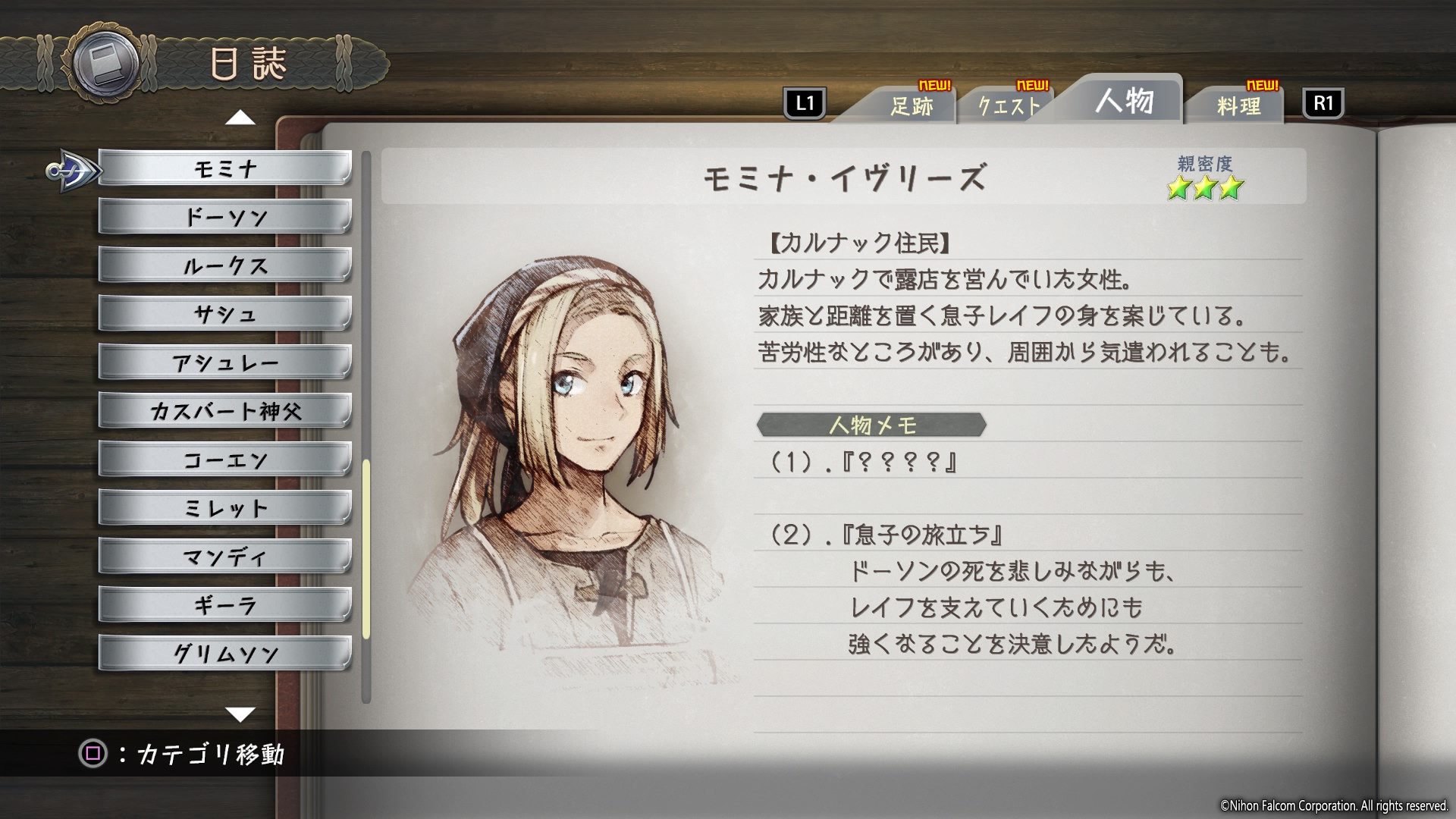1456x819 pixels.
Task: Click the character list scrollbar
Action: click(x=366, y=548)
